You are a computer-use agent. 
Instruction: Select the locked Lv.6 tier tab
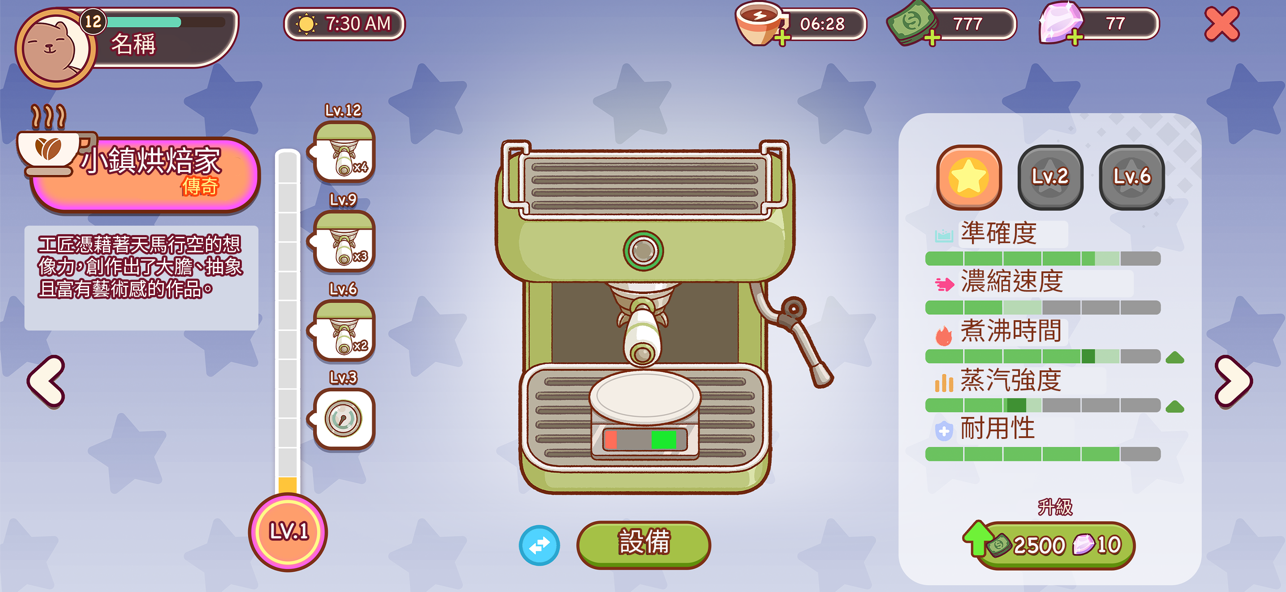tap(1132, 177)
